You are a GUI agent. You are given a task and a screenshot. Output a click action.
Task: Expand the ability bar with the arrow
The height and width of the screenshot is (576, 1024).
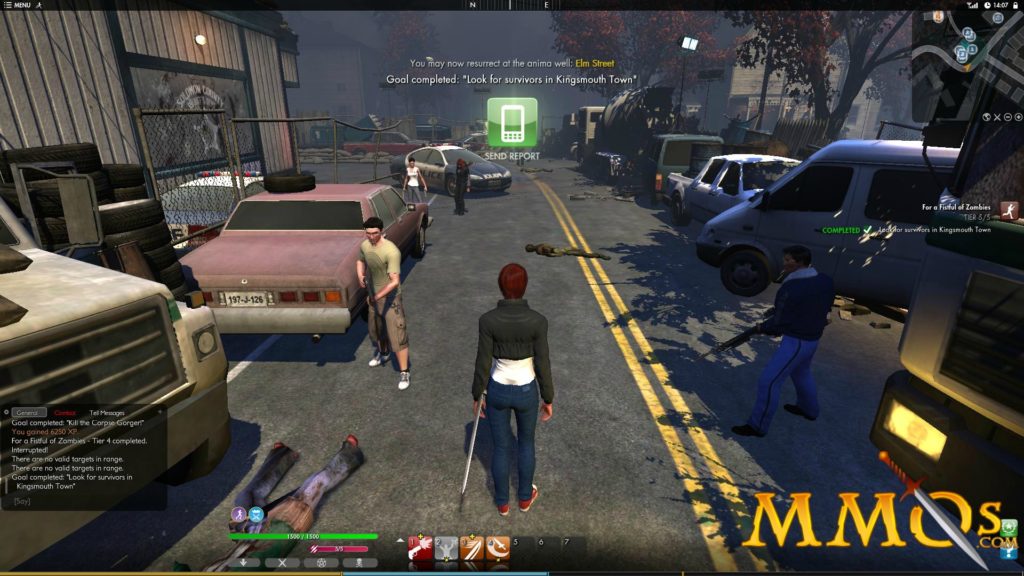pos(401,541)
